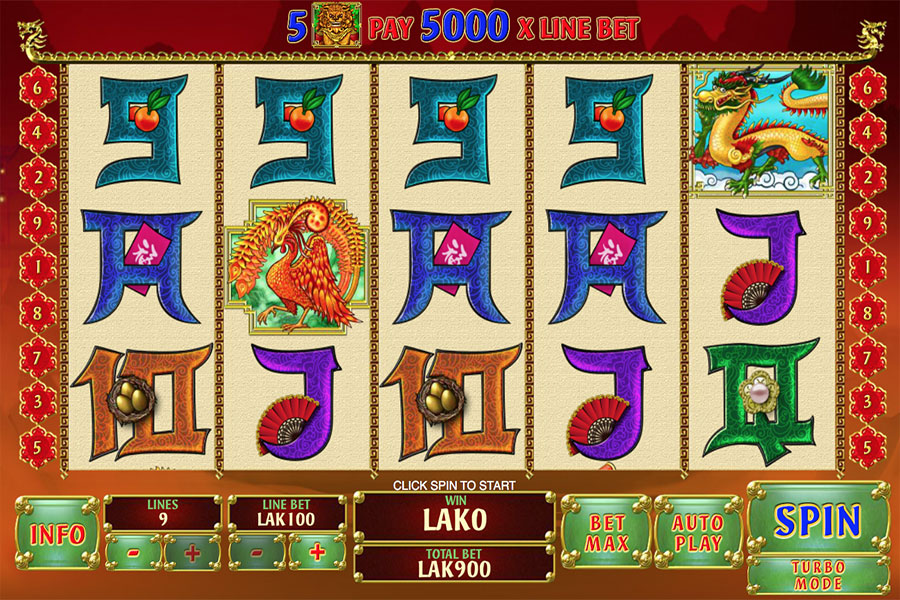Raise the Line Bet amount
The image size is (900, 600).
tap(317, 551)
